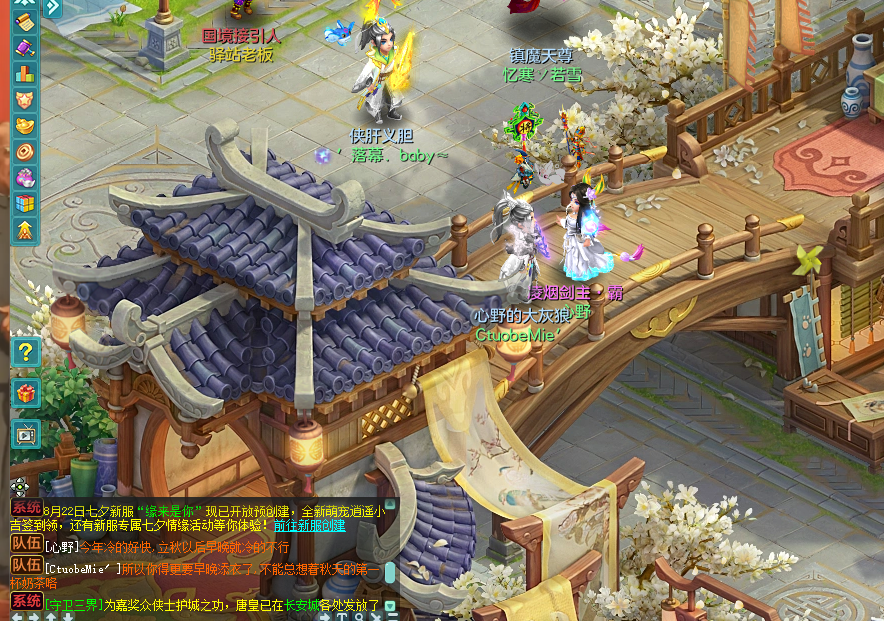Open the purple pouch icon
The height and width of the screenshot is (621, 884).
coord(24,178)
